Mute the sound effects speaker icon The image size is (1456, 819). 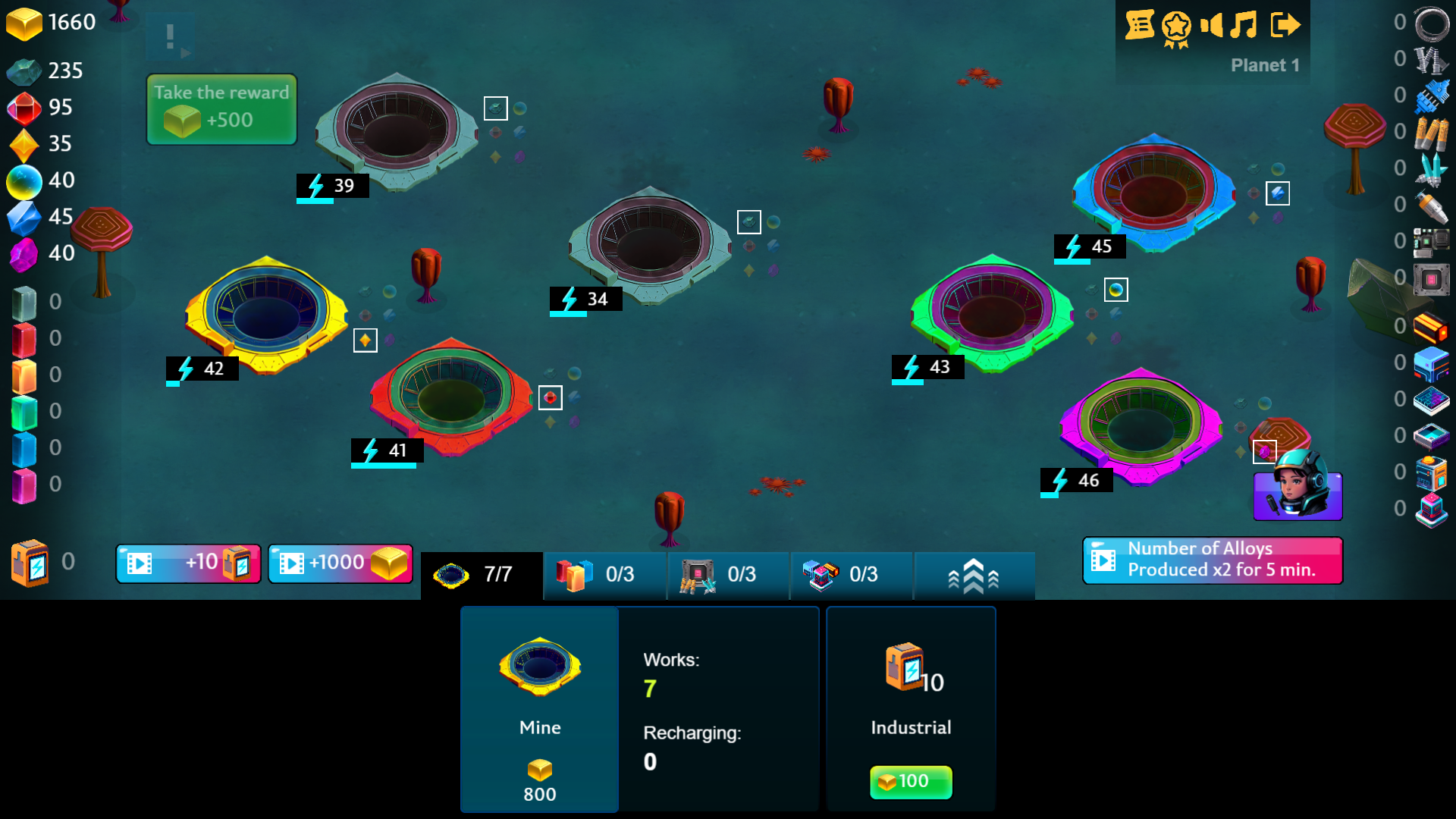[1212, 25]
